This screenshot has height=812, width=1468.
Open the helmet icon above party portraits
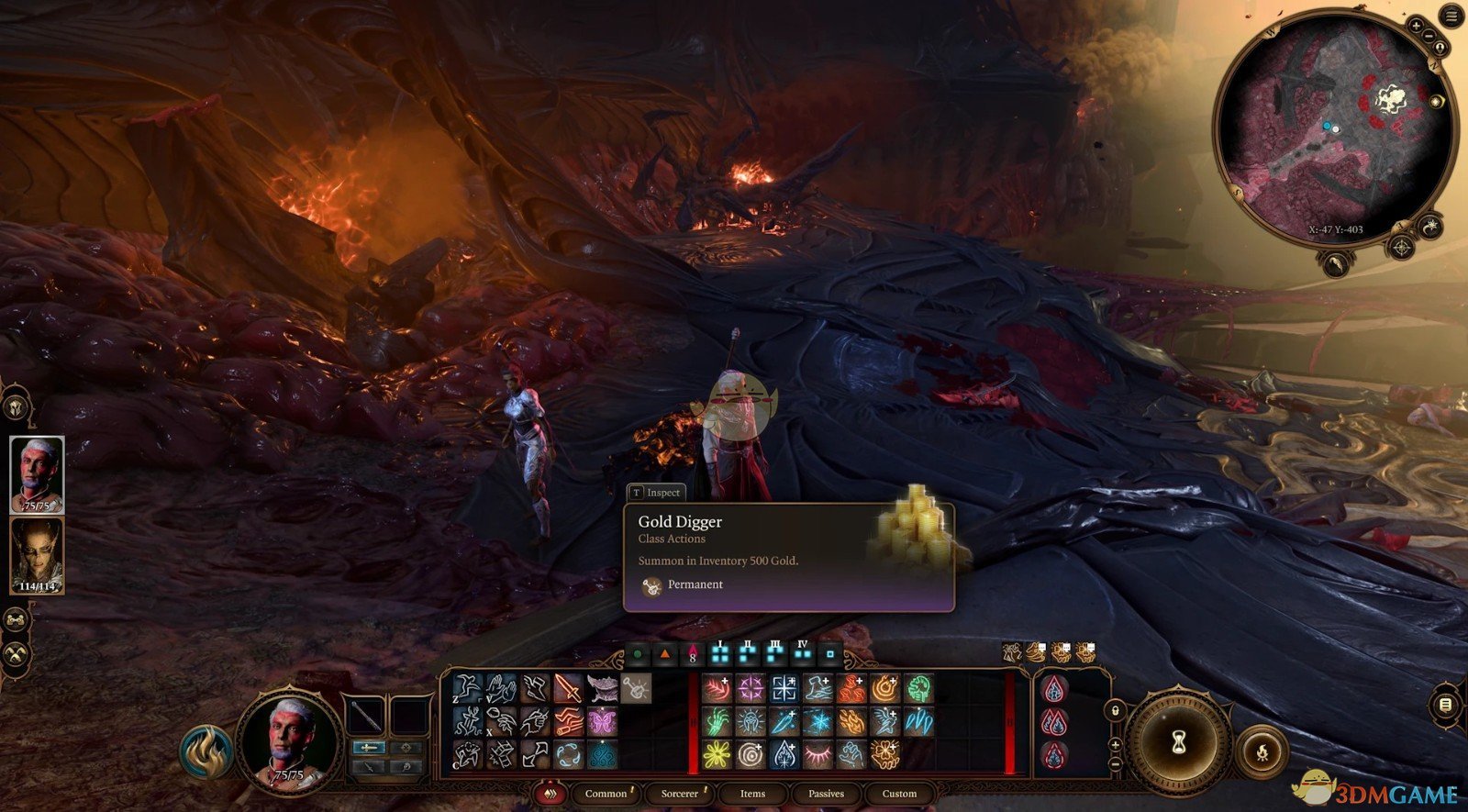point(16,406)
